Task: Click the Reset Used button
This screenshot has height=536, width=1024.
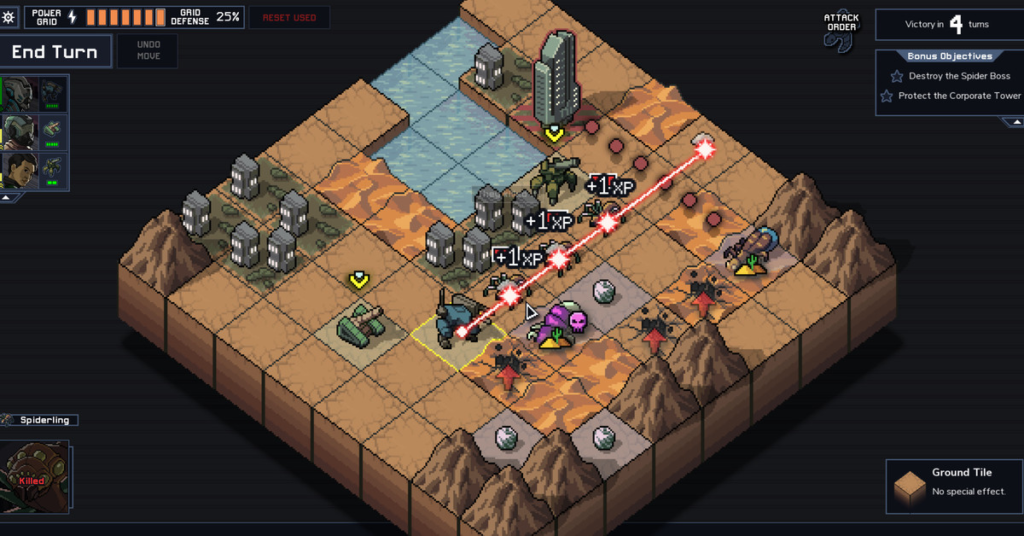Action: 289,18
